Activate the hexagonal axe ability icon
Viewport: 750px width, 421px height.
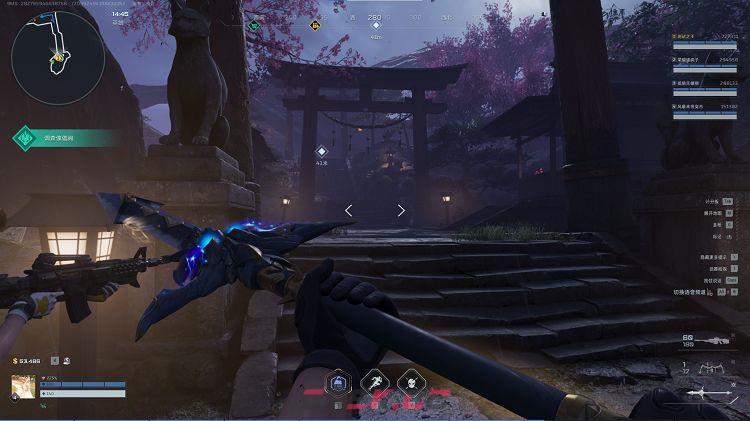(x=374, y=381)
